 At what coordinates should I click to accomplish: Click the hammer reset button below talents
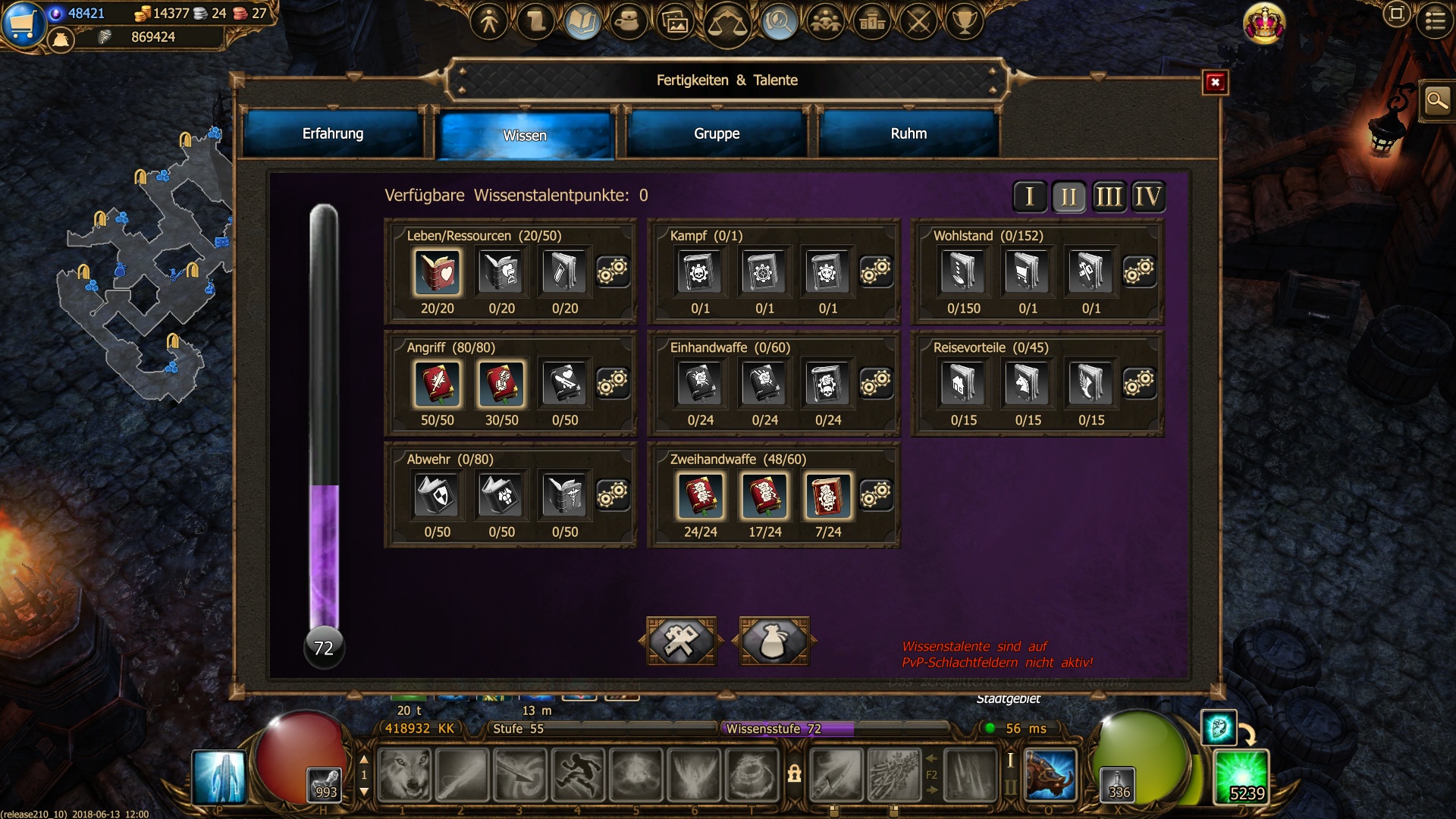click(x=681, y=642)
